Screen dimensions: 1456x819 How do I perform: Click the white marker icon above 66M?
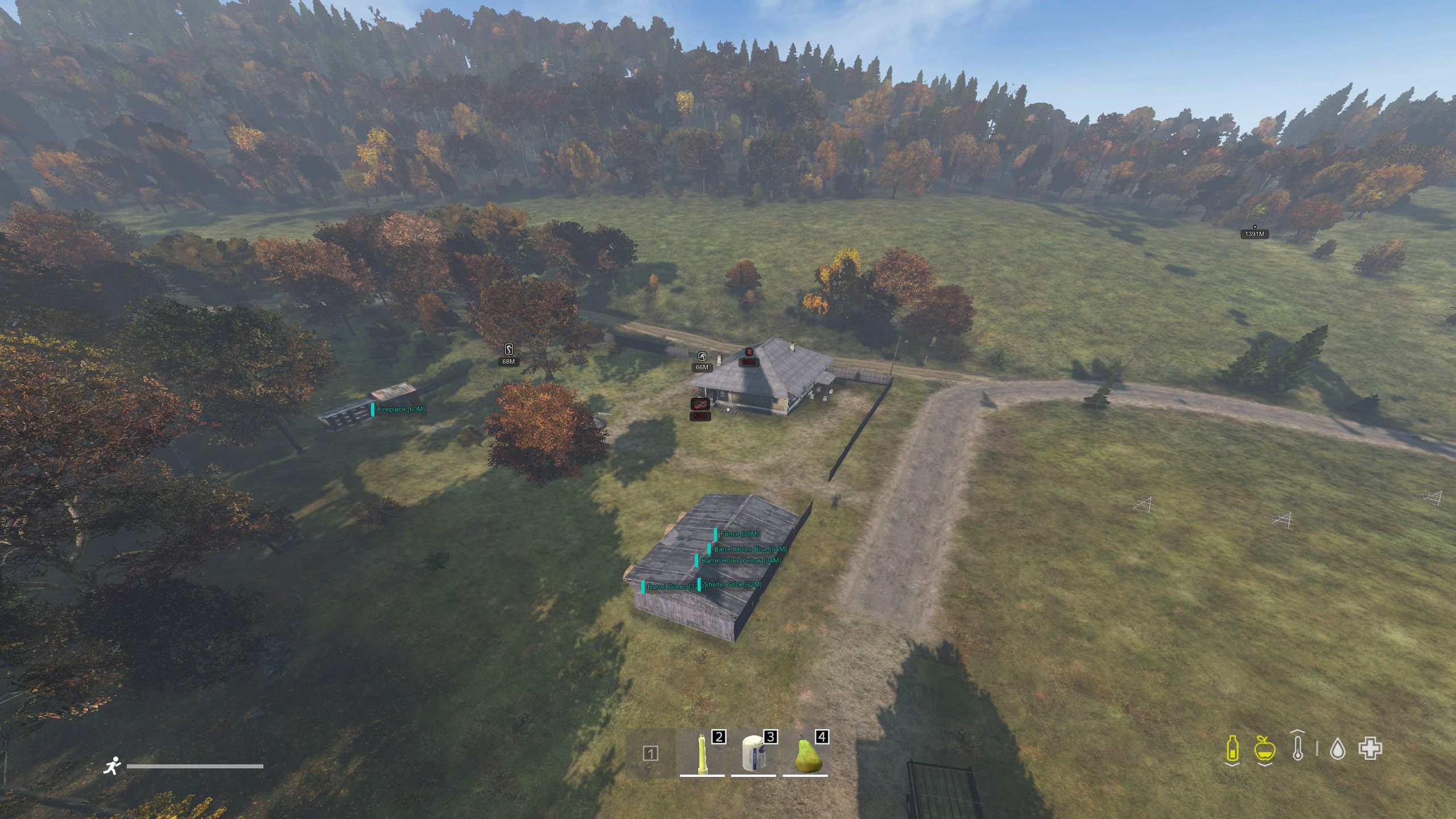pos(703,357)
